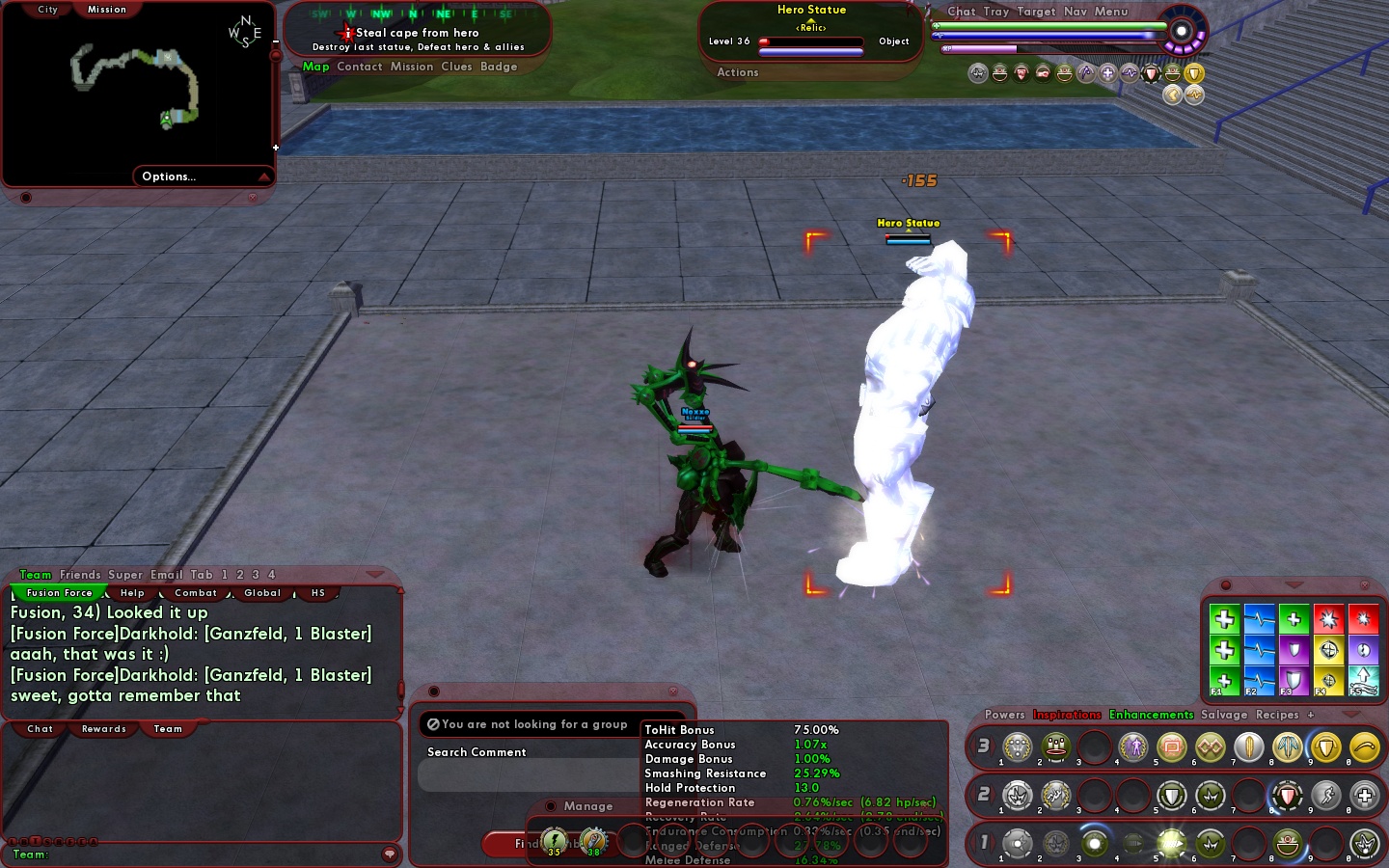Click the Manage button in the search window
Screen dimensions: 1389x868
coord(589,806)
